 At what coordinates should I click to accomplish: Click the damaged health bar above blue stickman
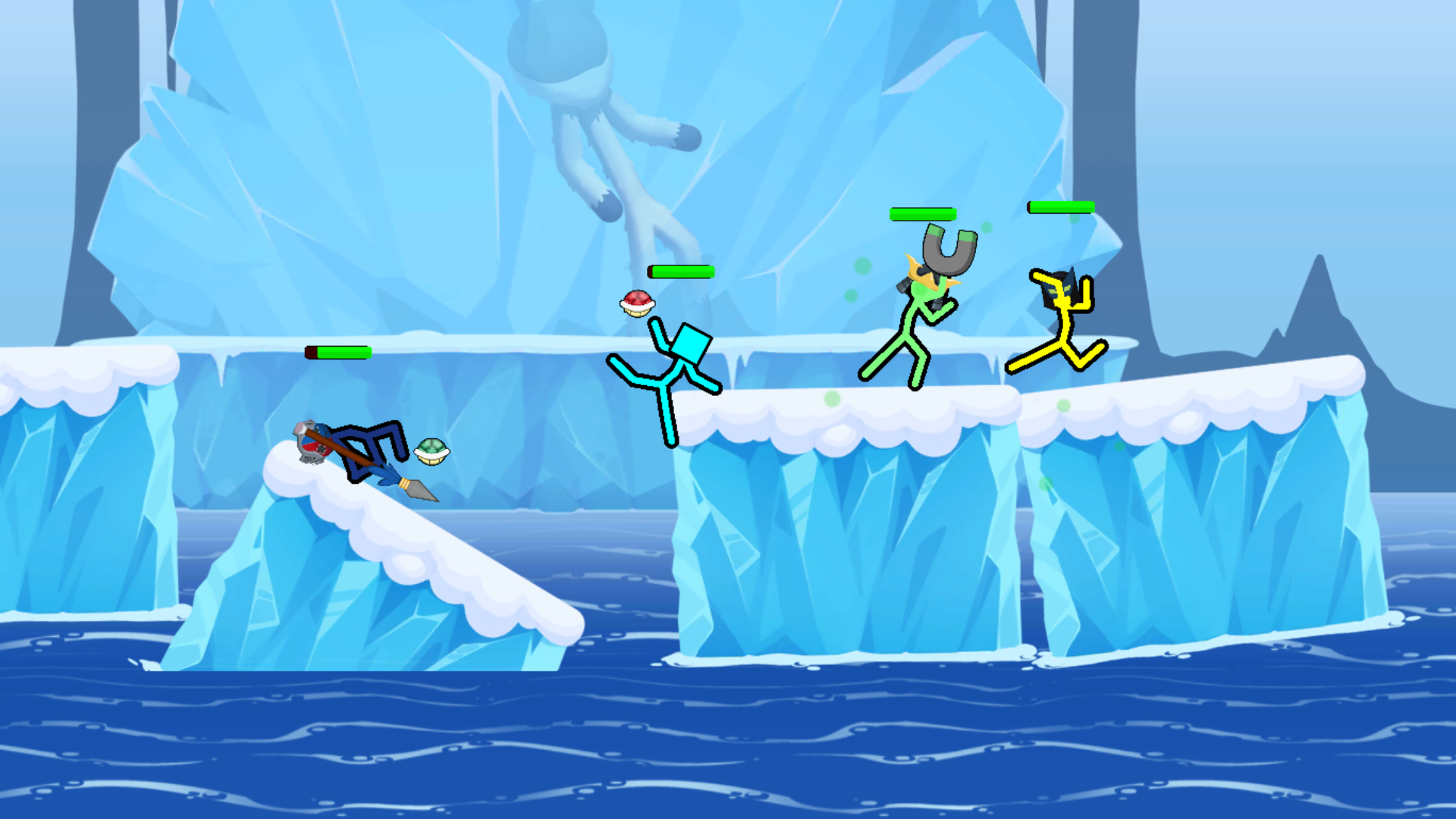[336, 351]
